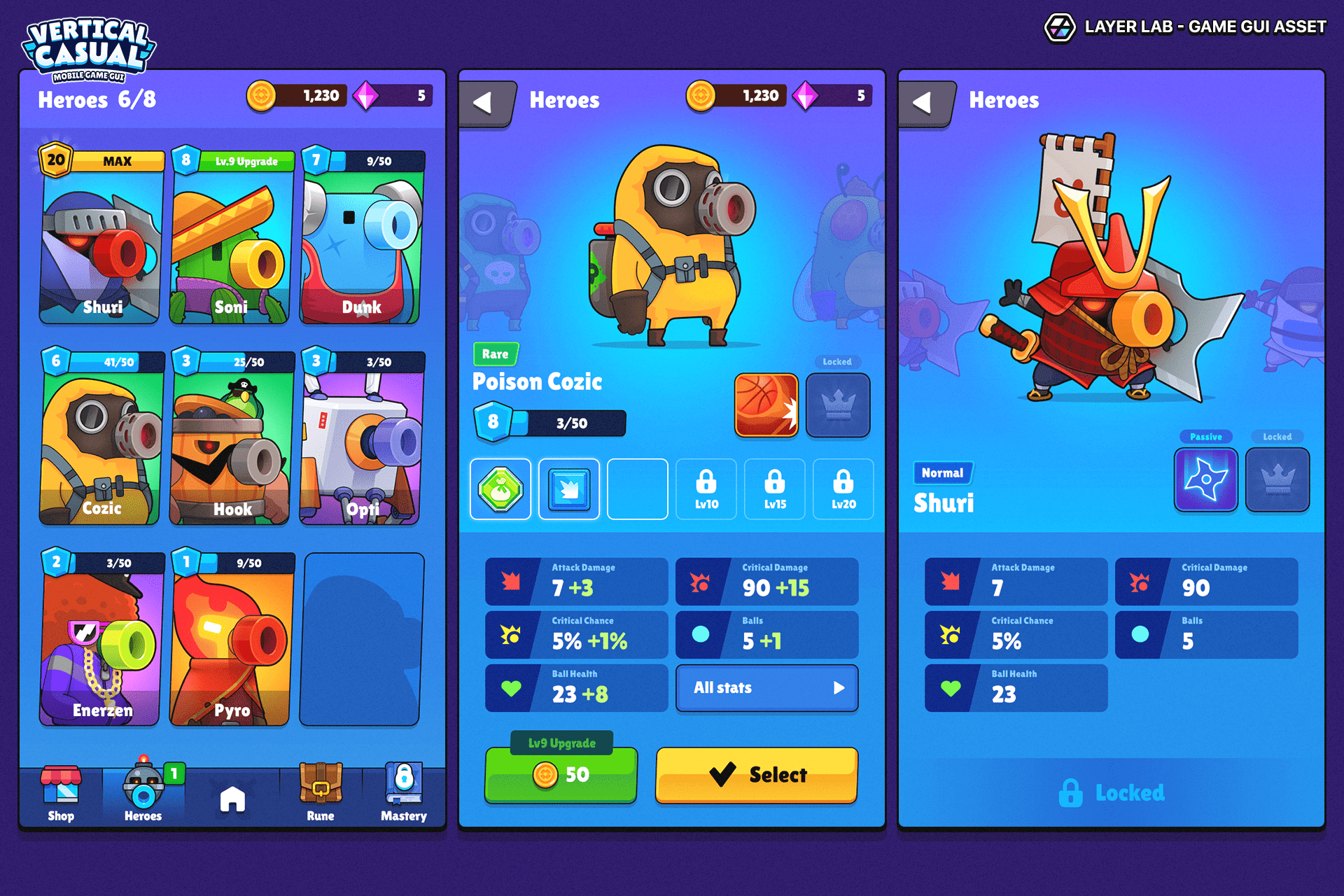Open the Rune tab
Viewport: 1344px width, 896px height.
click(321, 795)
